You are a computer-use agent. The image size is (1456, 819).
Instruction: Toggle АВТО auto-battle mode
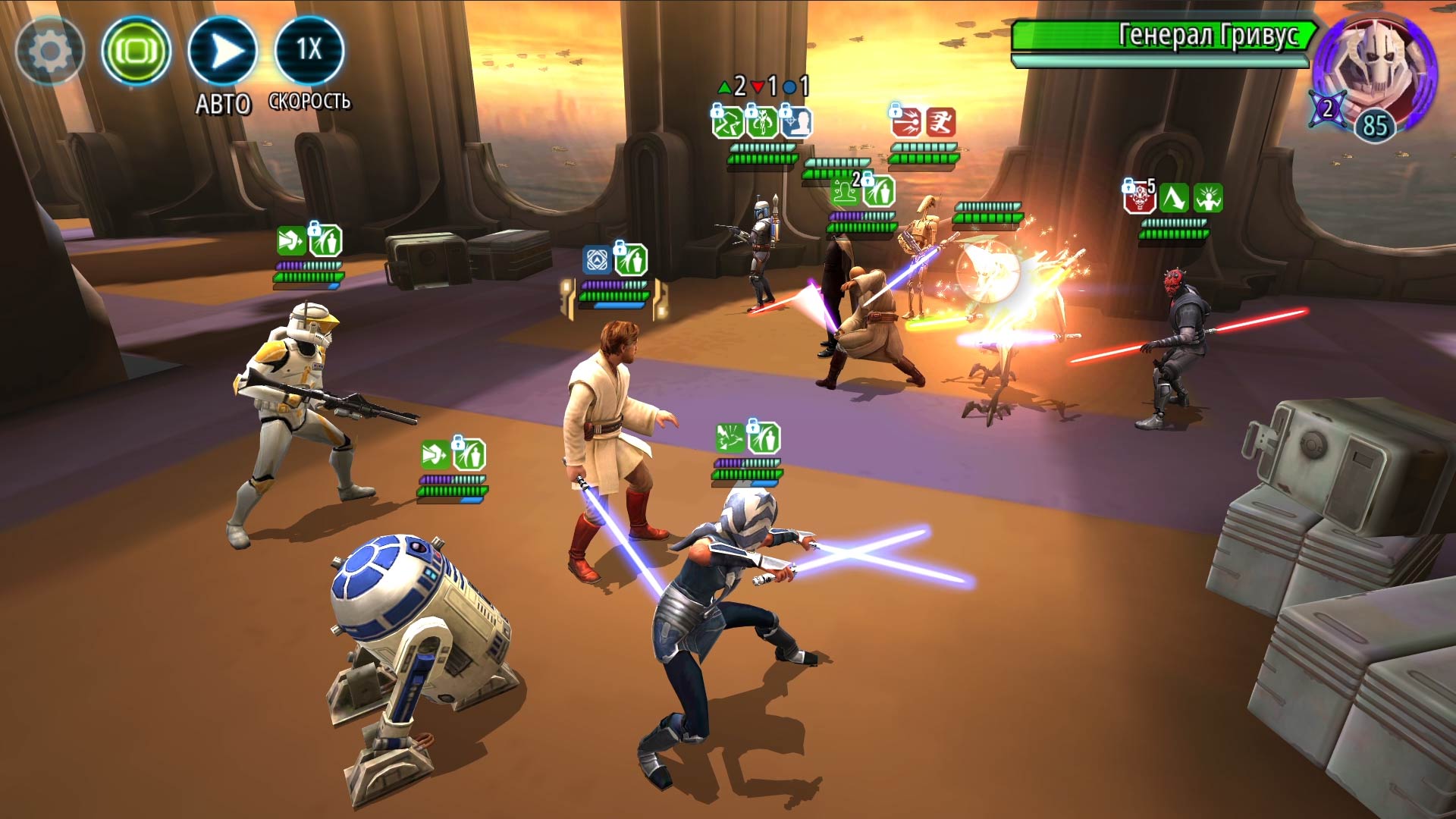tap(223, 51)
